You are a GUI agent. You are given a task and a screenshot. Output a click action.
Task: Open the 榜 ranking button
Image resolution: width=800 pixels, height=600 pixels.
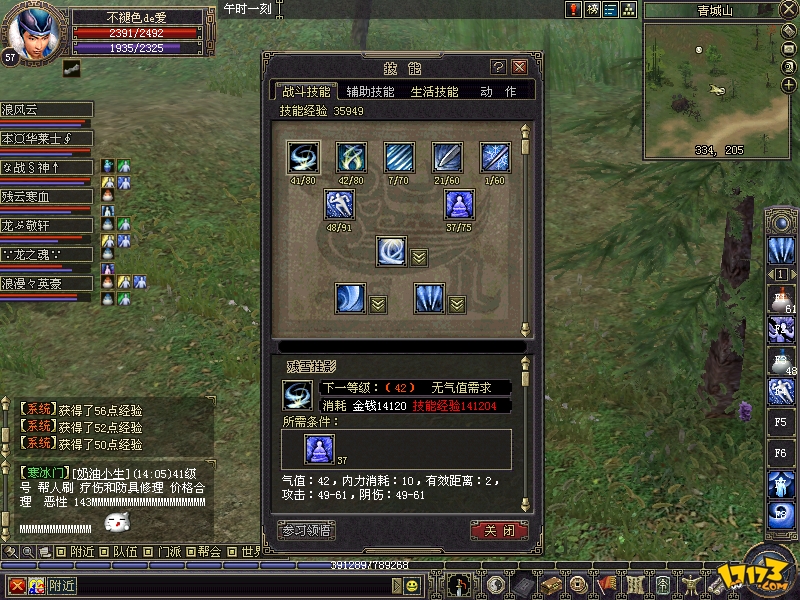(593, 9)
